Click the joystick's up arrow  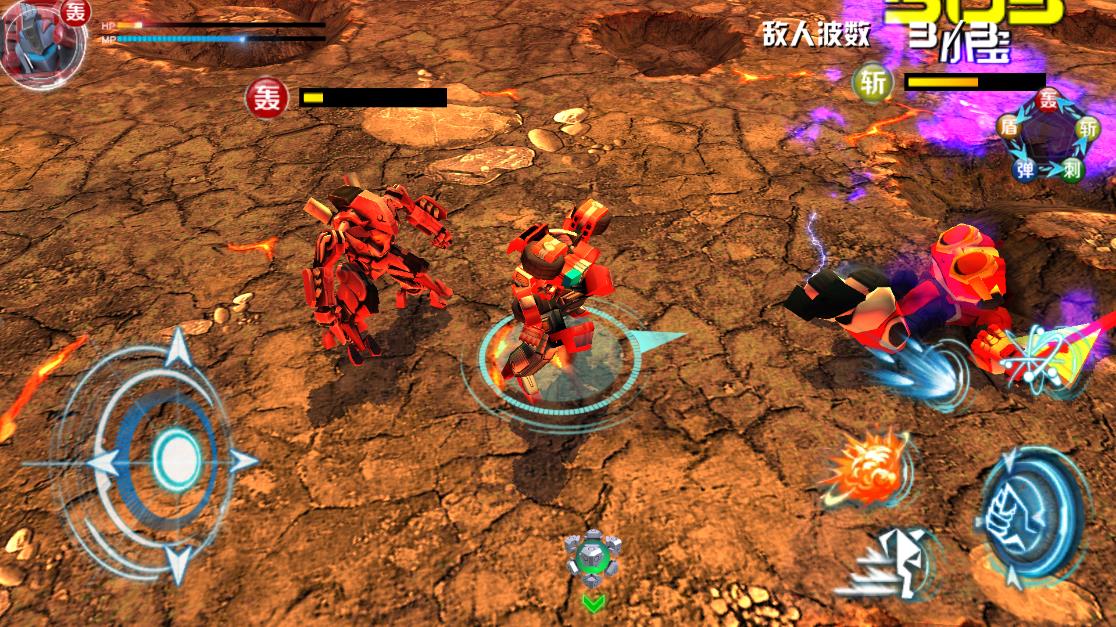pyautogui.click(x=178, y=349)
